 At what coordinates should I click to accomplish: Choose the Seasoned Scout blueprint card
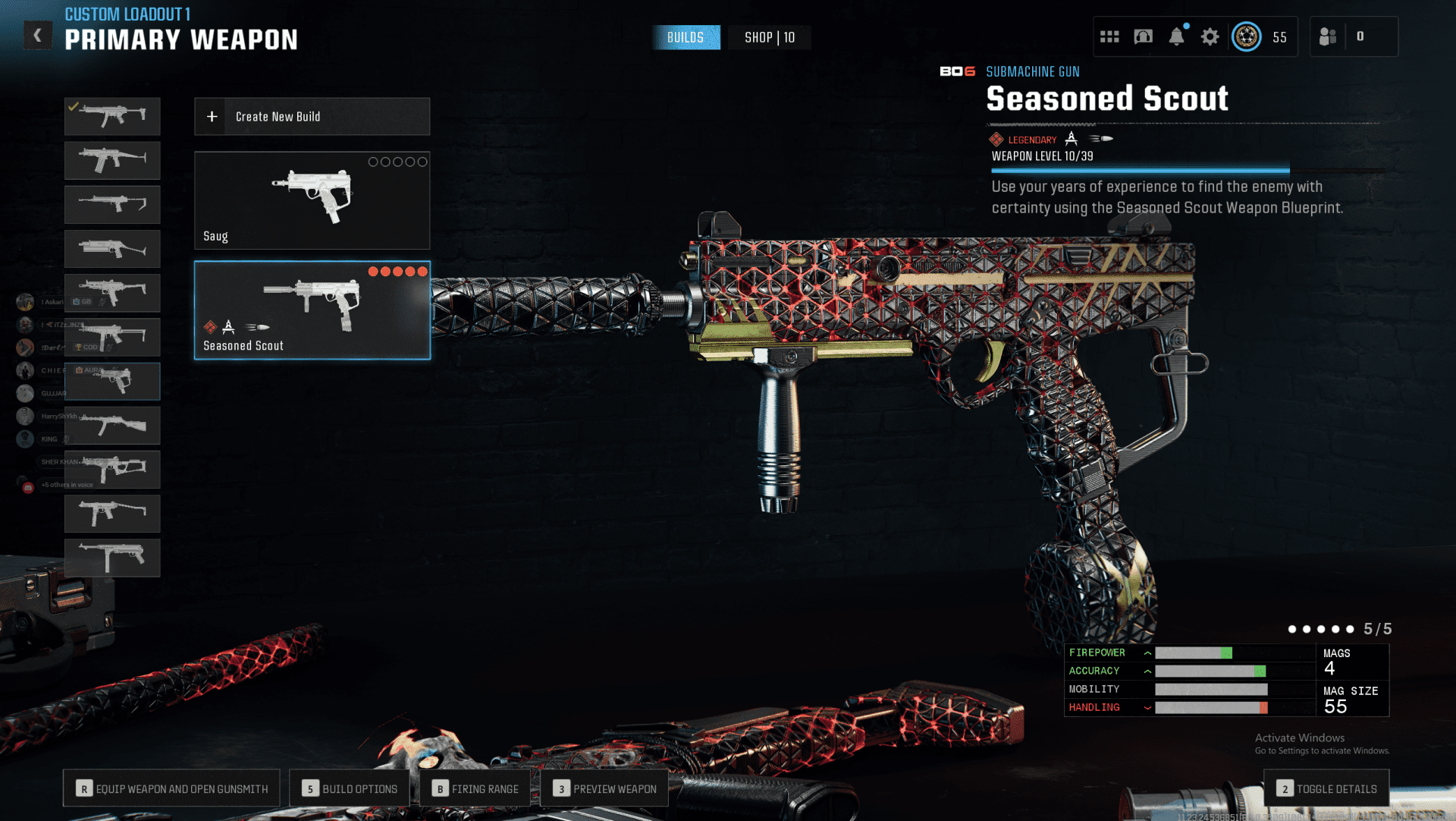(312, 310)
